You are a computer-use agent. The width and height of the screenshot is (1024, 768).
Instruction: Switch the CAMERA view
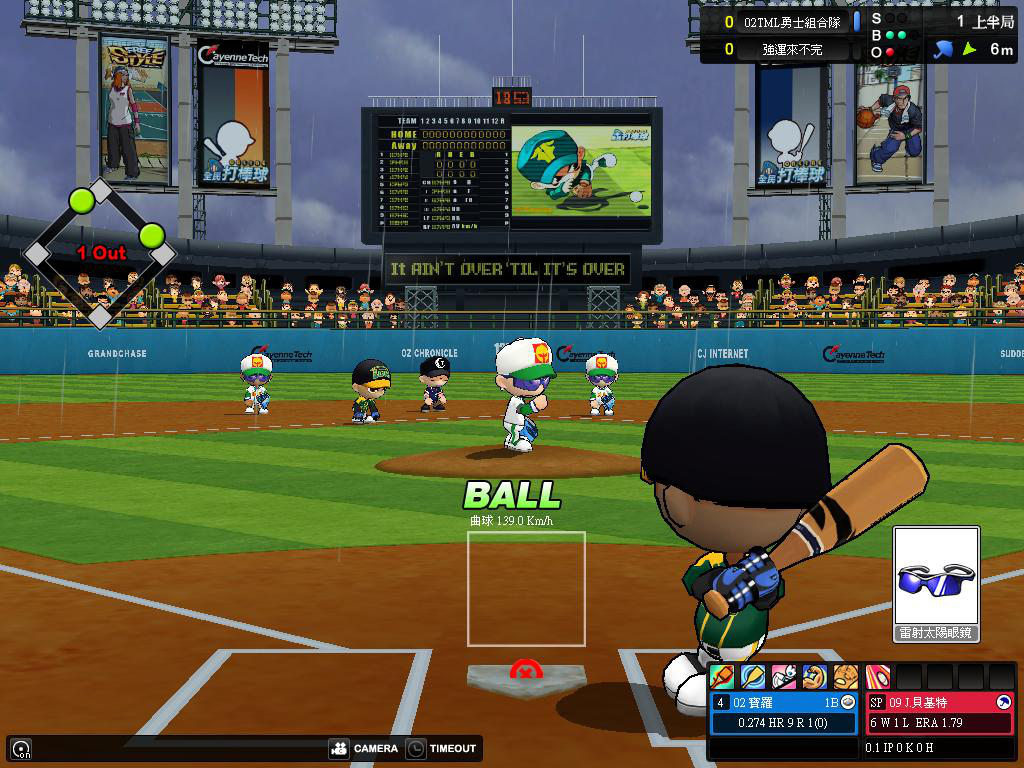[363, 748]
